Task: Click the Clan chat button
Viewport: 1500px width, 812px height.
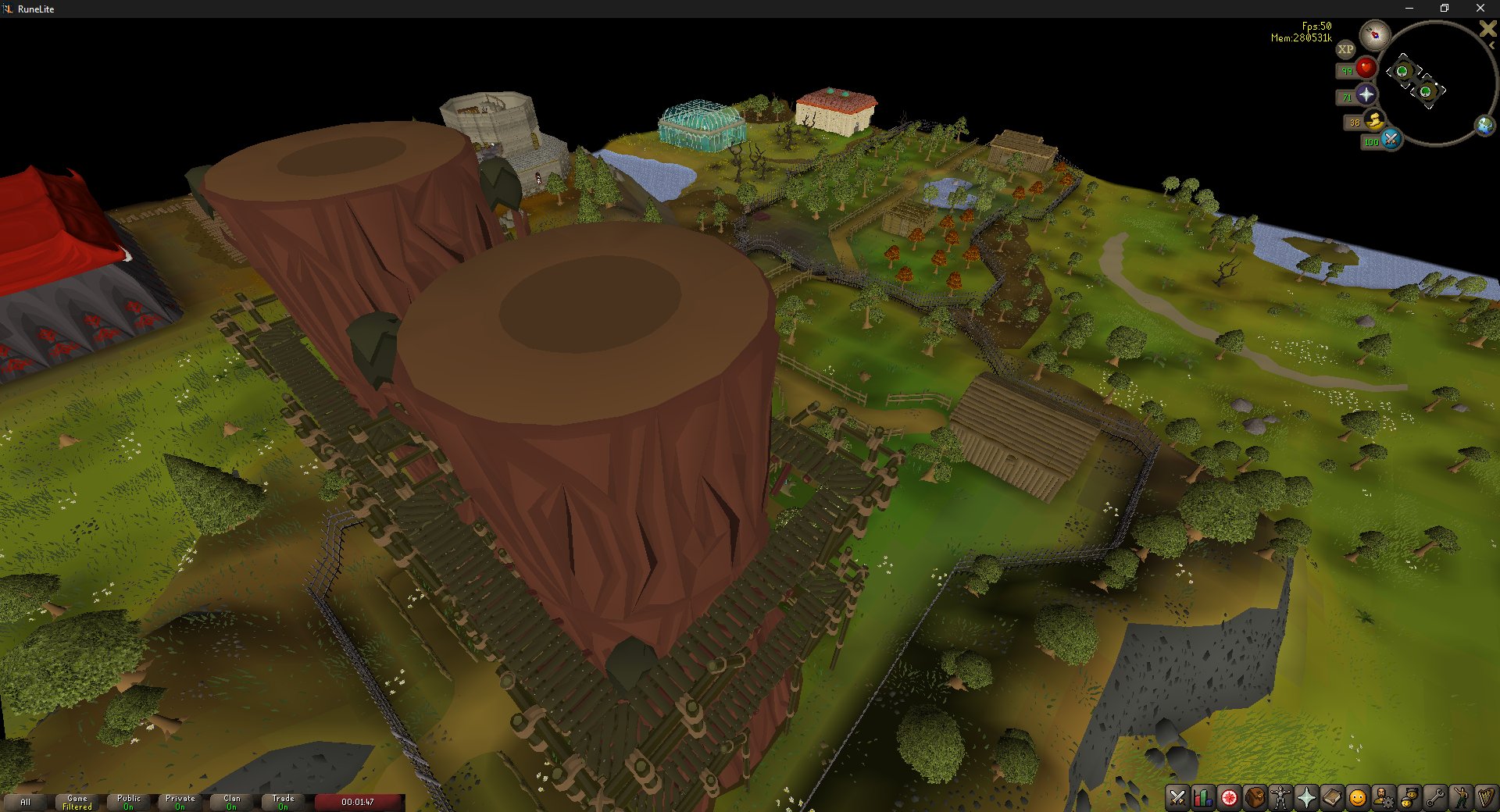Action: (231, 801)
